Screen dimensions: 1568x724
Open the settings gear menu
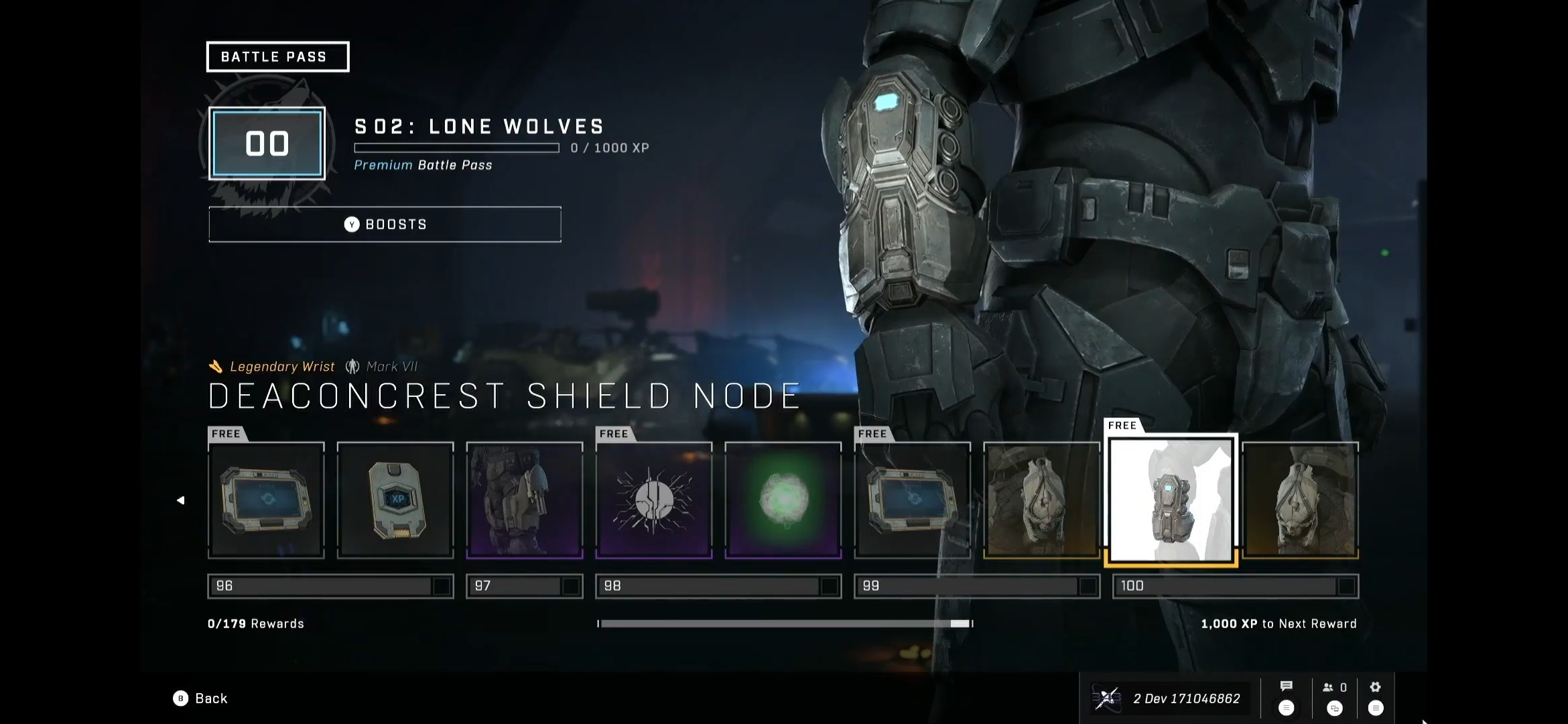pyautogui.click(x=1375, y=687)
